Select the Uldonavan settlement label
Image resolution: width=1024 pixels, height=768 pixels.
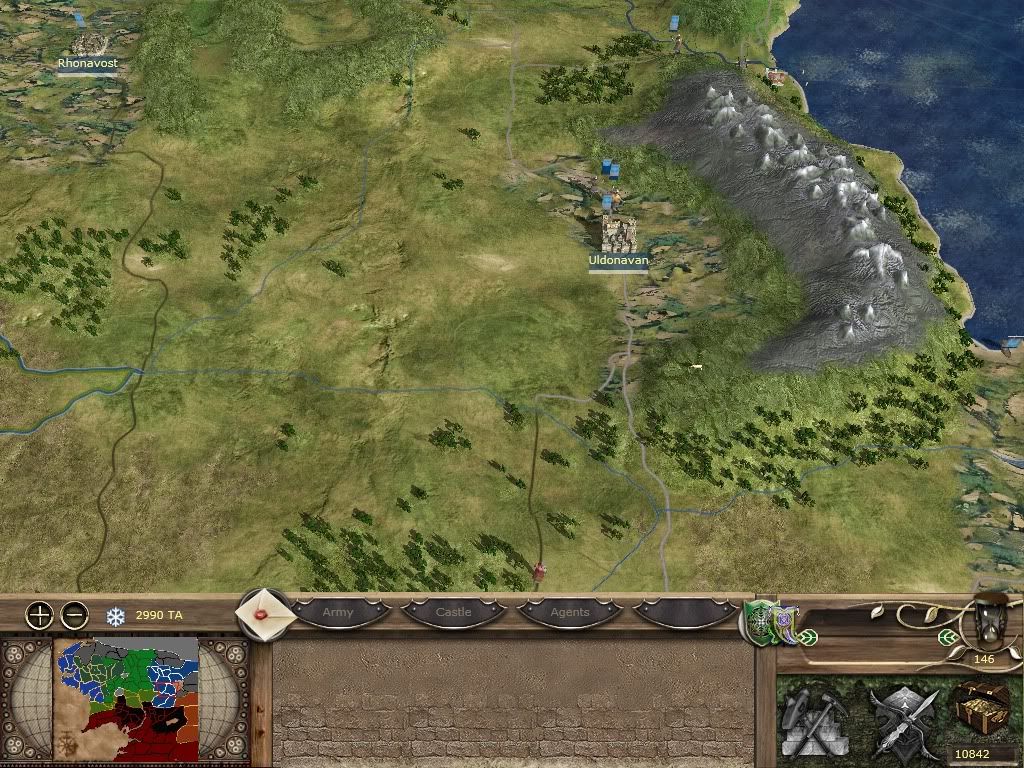pyautogui.click(x=618, y=260)
